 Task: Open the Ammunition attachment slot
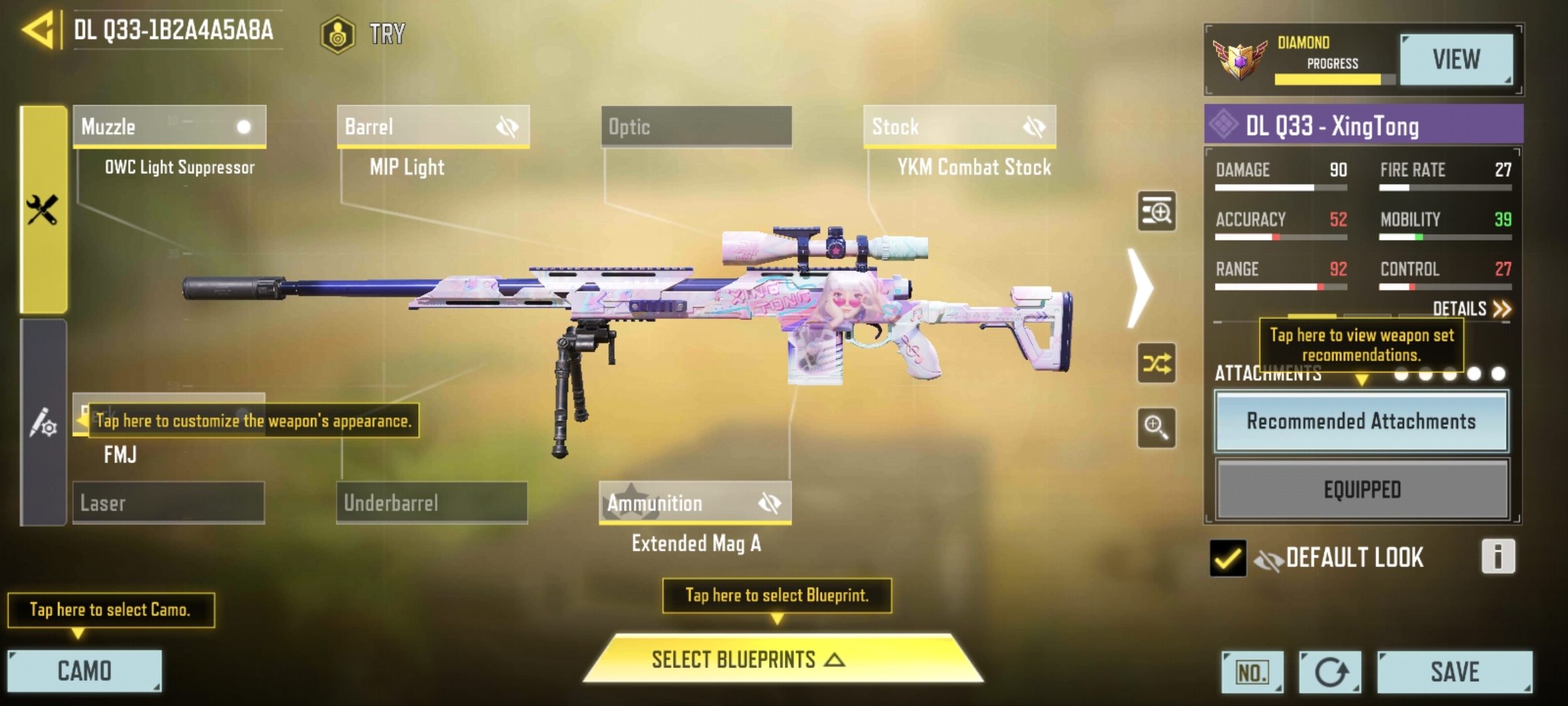pyautogui.click(x=695, y=503)
